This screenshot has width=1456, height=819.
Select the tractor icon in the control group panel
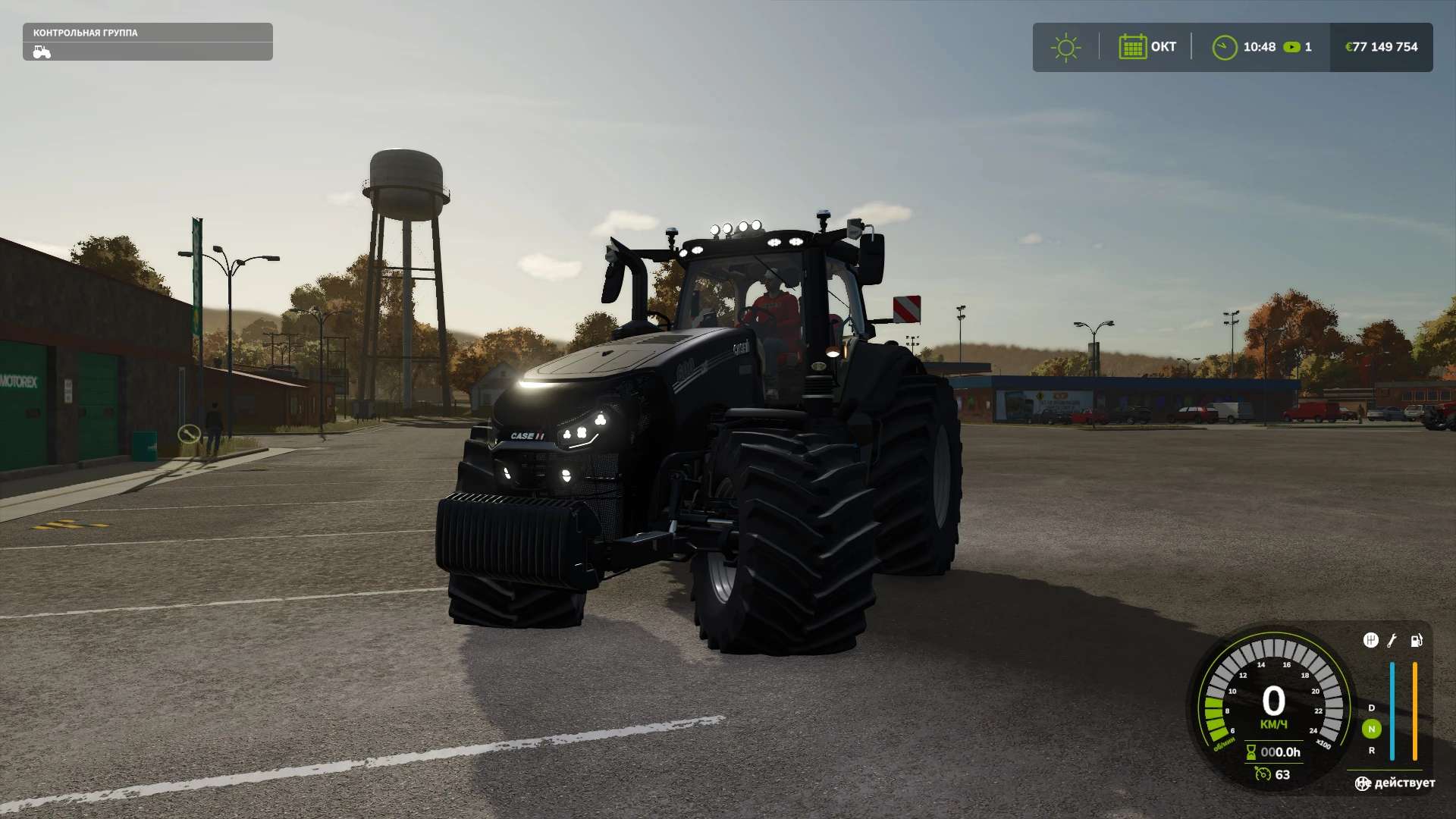(x=42, y=52)
